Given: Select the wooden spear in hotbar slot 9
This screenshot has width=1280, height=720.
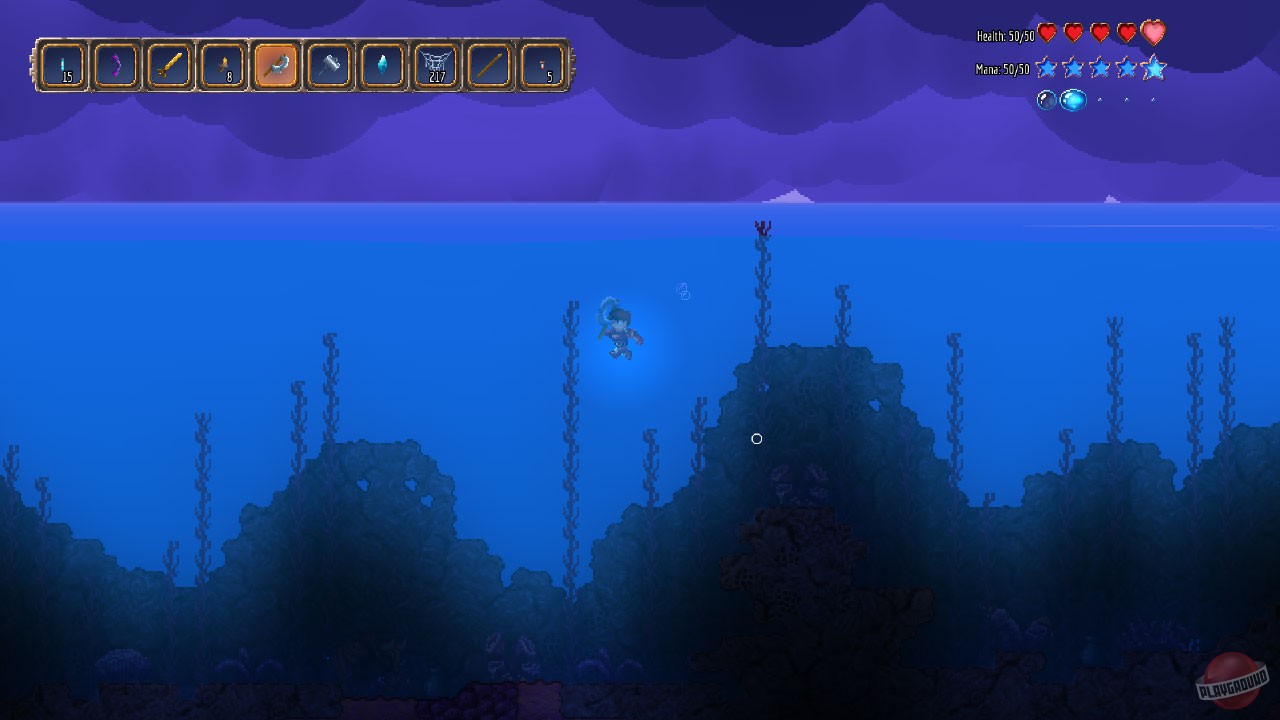Looking at the screenshot, I should click(x=489, y=65).
